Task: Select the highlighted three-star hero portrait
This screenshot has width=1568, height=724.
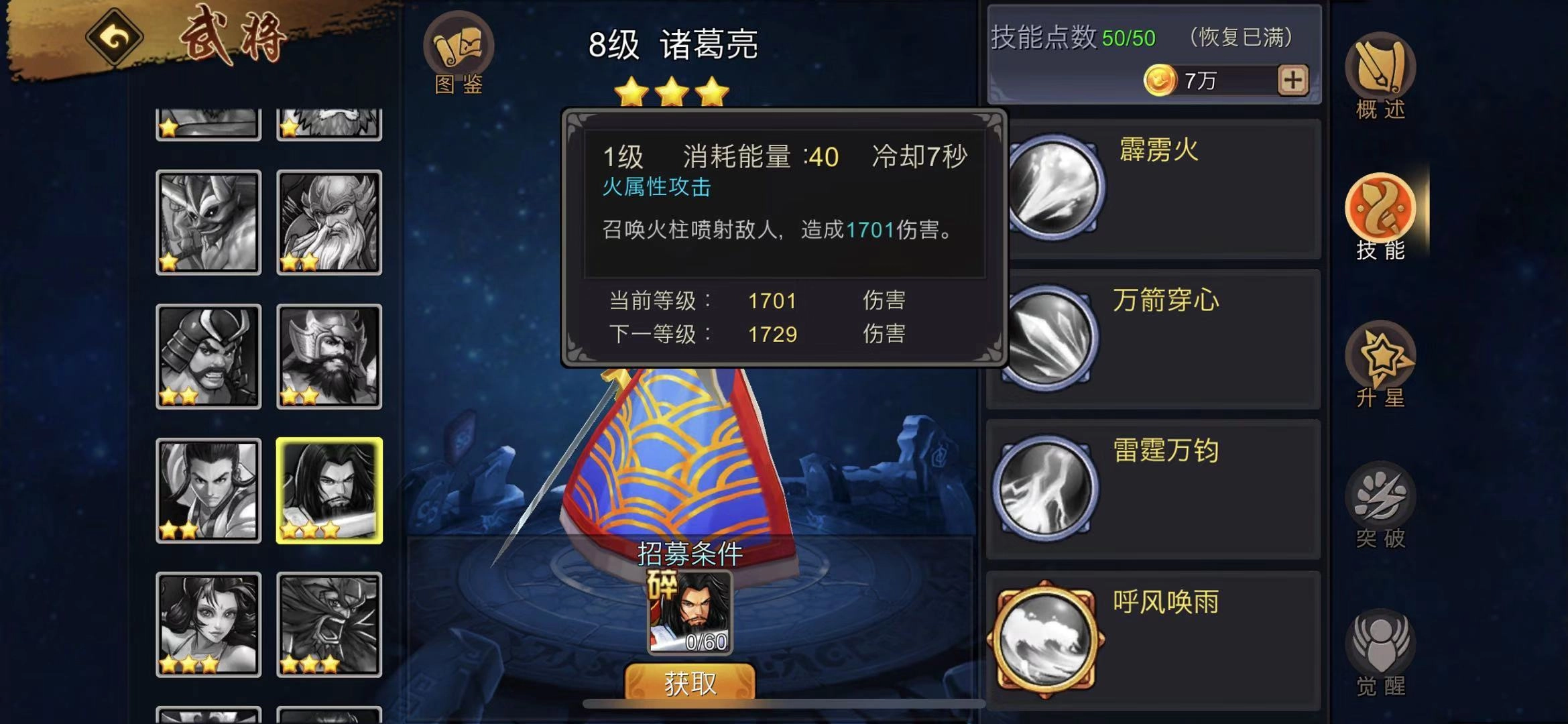Action: 328,489
